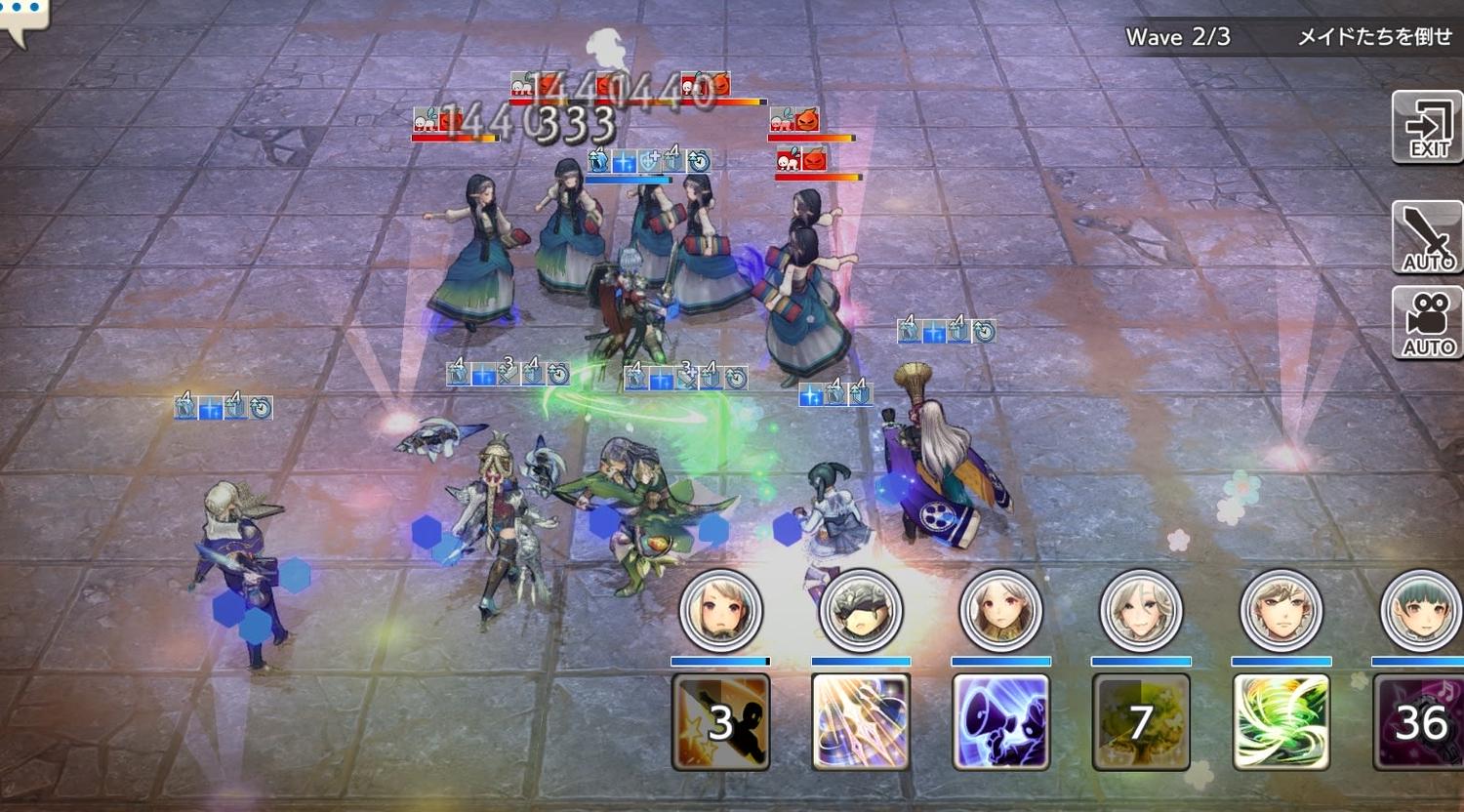
Task: Select the music skill showing cooldown 36
Action: tap(1420, 722)
